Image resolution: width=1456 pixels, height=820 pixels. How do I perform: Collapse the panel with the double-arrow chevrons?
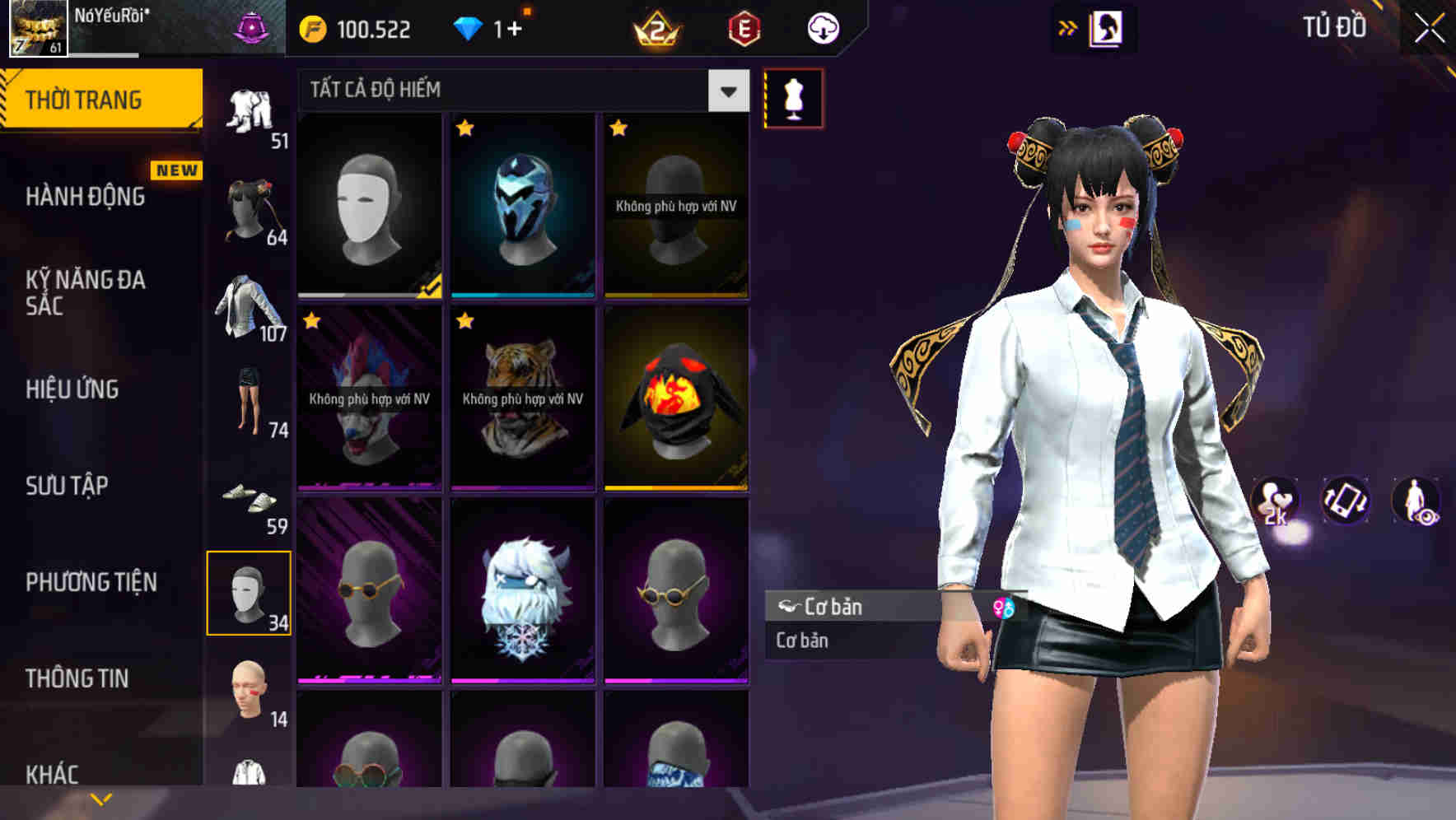pos(1068,27)
